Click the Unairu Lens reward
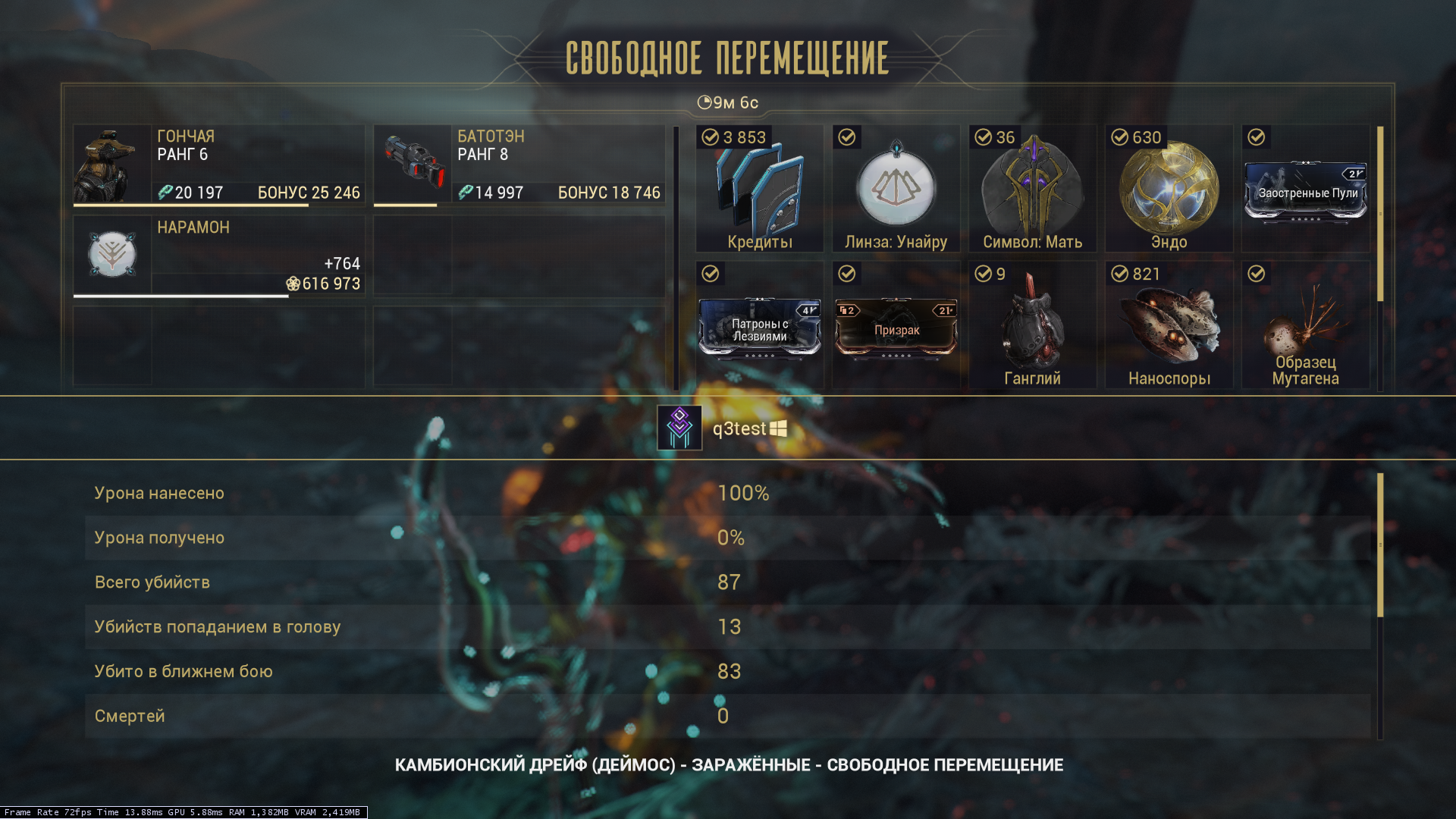Image resolution: width=1456 pixels, height=819 pixels. [x=896, y=190]
